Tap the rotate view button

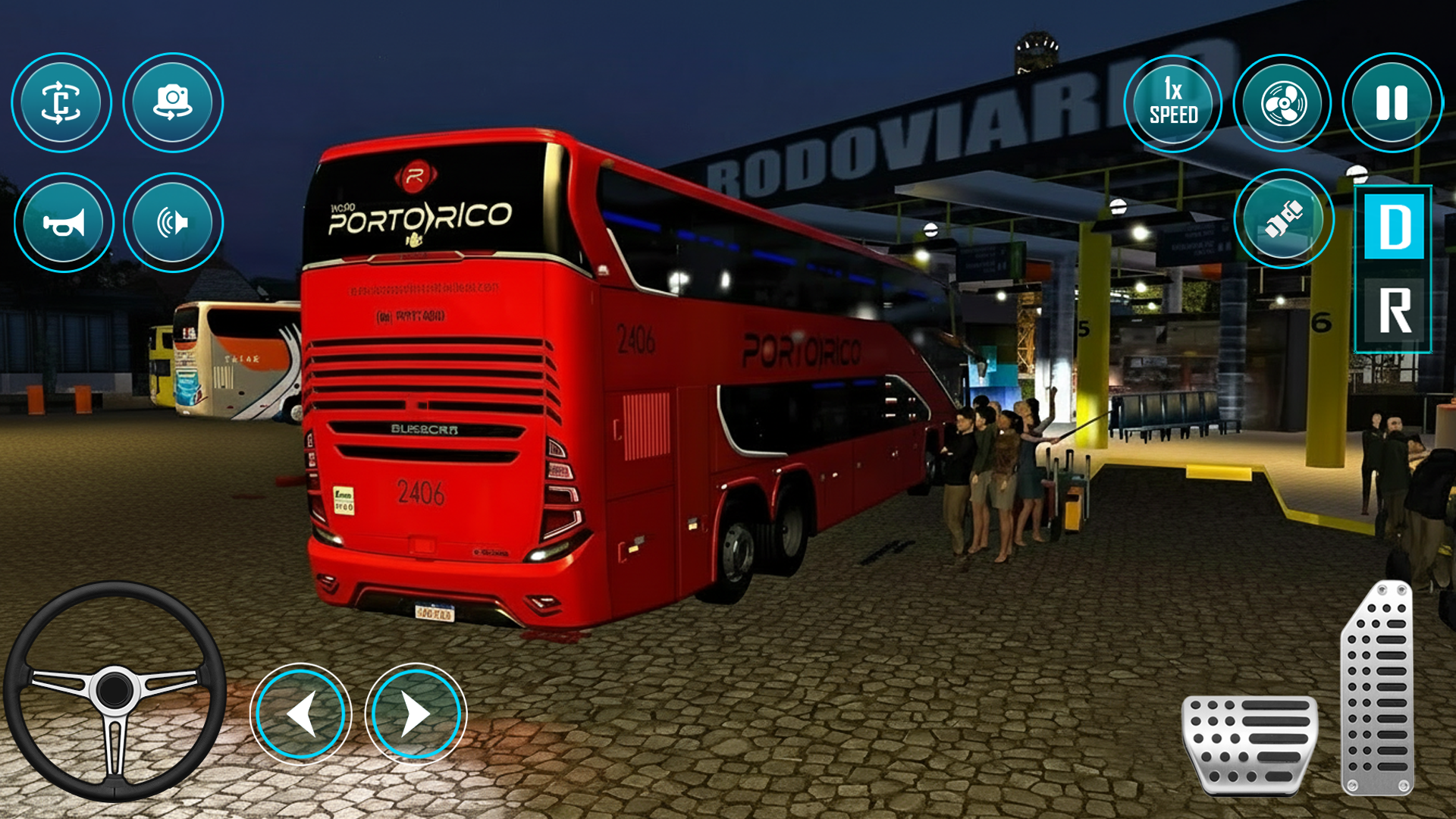(61, 102)
